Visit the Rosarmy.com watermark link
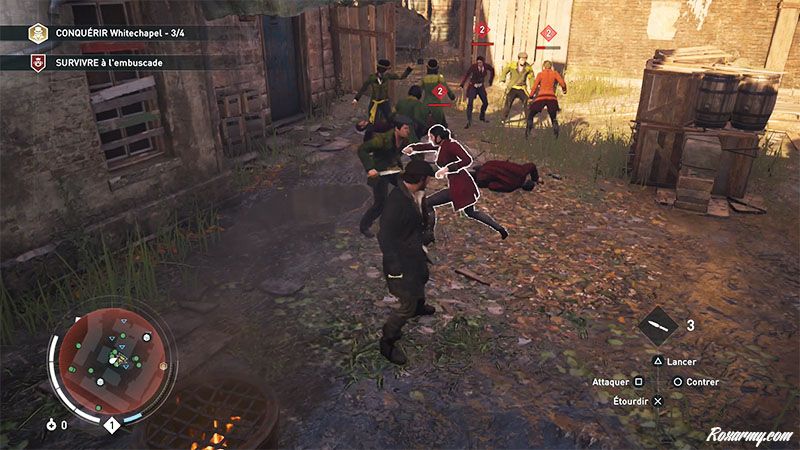Screen dimensions: 800x450 tap(749, 436)
